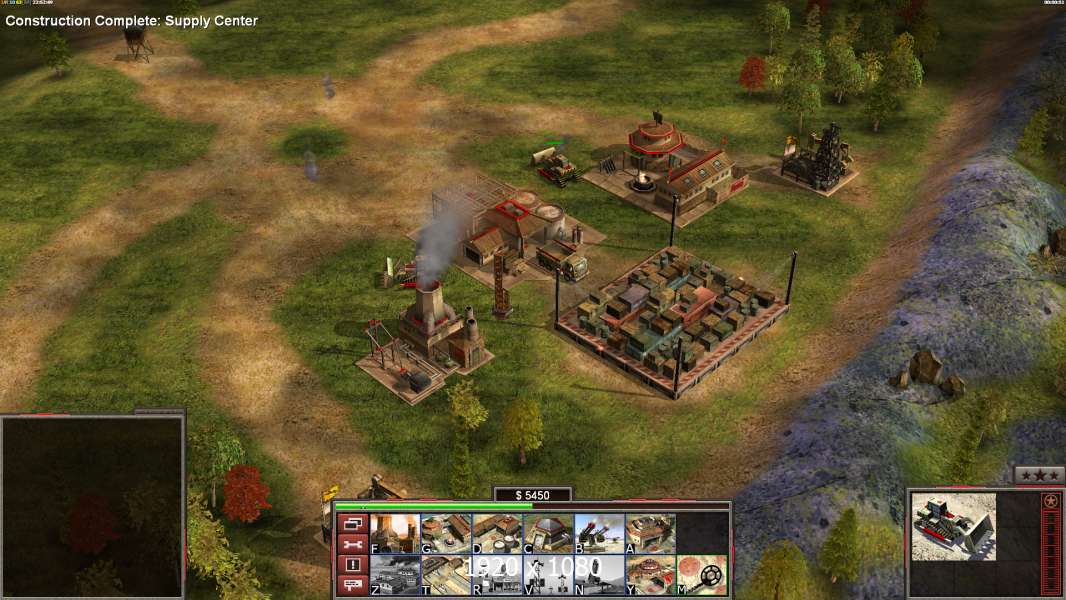The height and width of the screenshot is (600, 1066).
Task: Click the exclamation mark button
Action: [x=352, y=565]
